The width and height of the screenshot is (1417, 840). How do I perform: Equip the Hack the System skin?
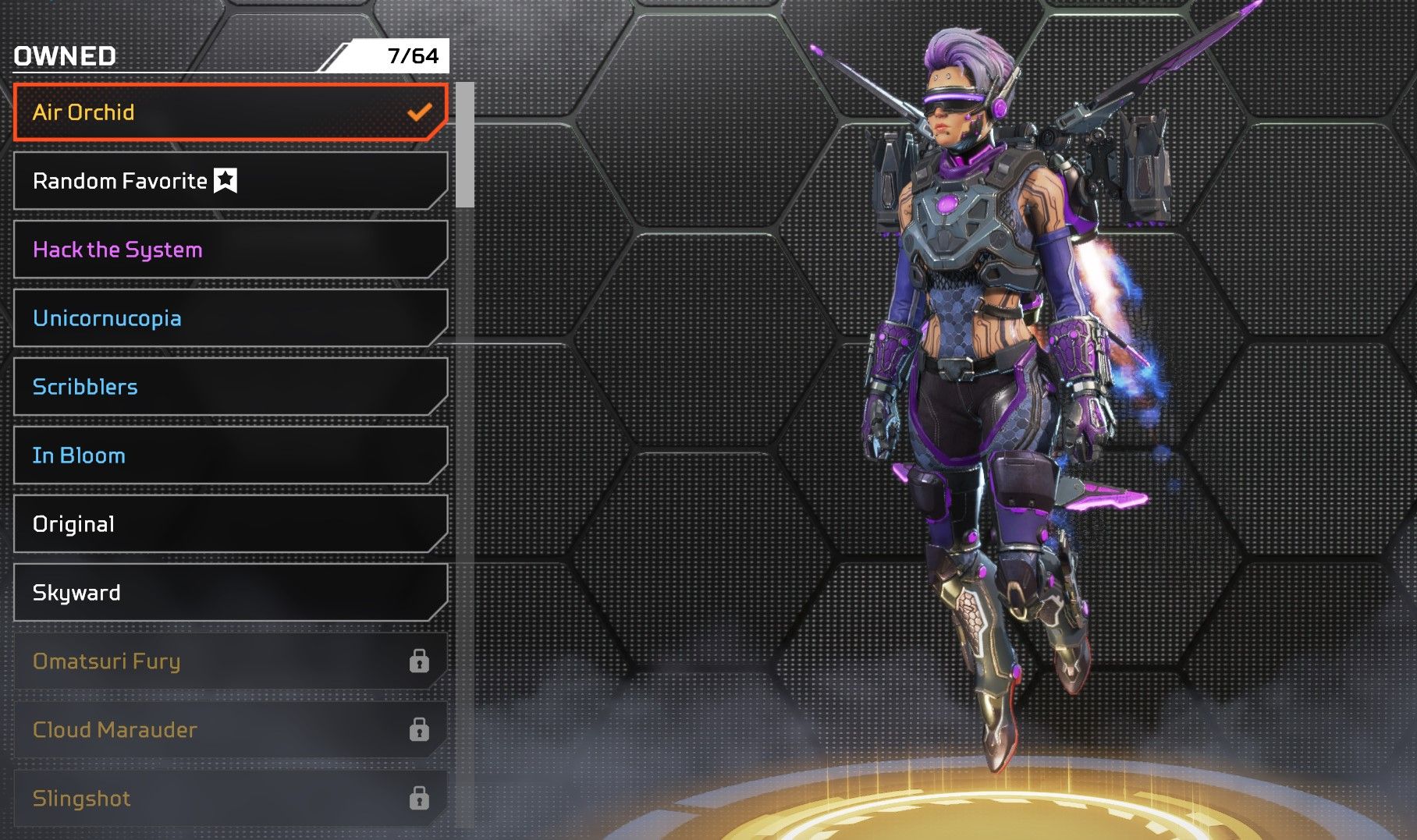click(x=230, y=250)
